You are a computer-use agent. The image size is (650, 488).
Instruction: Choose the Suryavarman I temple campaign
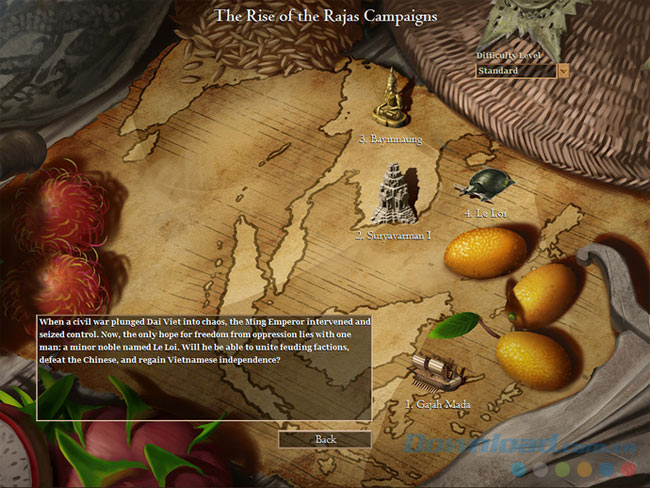tap(393, 194)
